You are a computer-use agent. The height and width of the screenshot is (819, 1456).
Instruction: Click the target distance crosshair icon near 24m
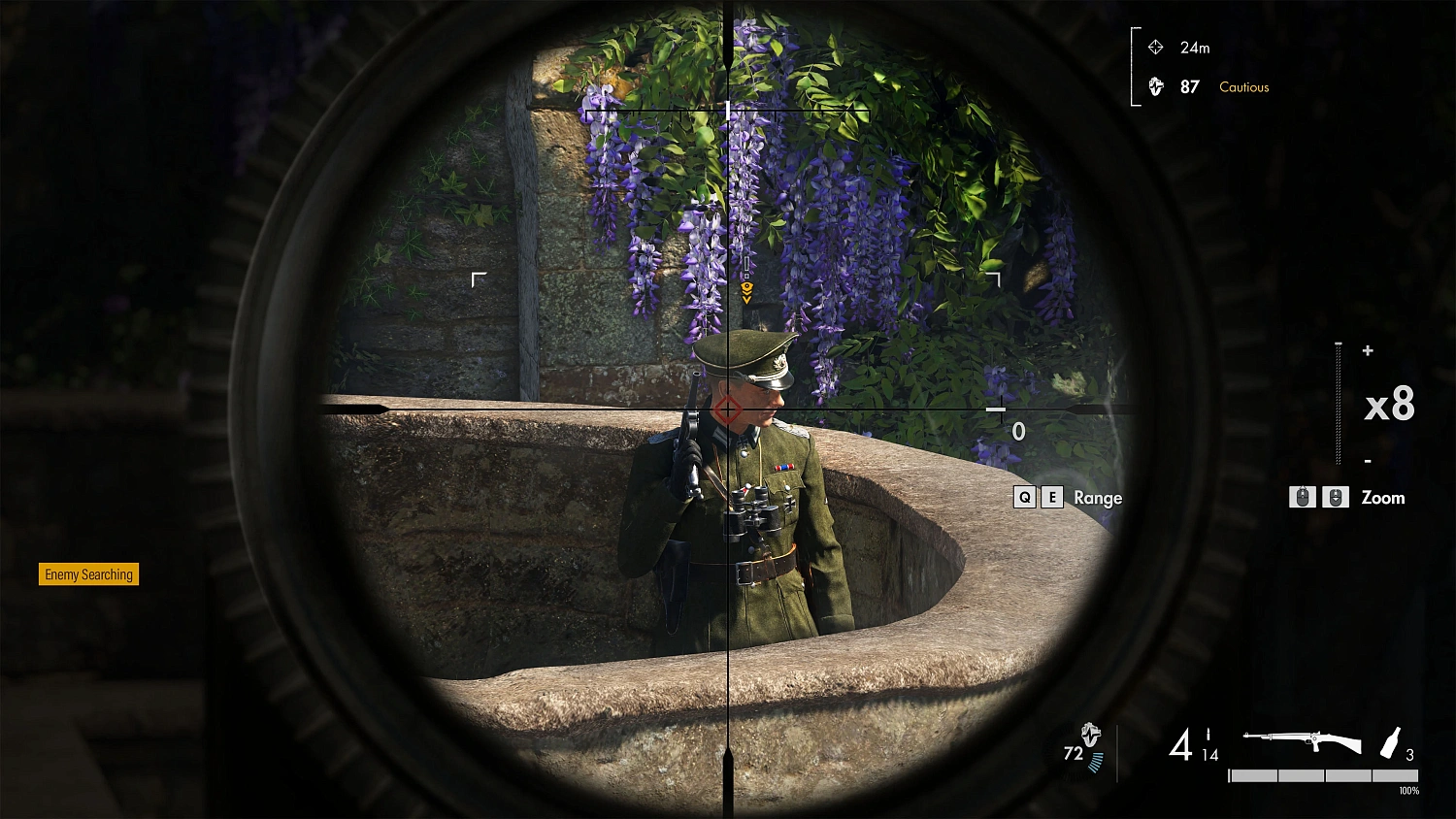click(1155, 47)
